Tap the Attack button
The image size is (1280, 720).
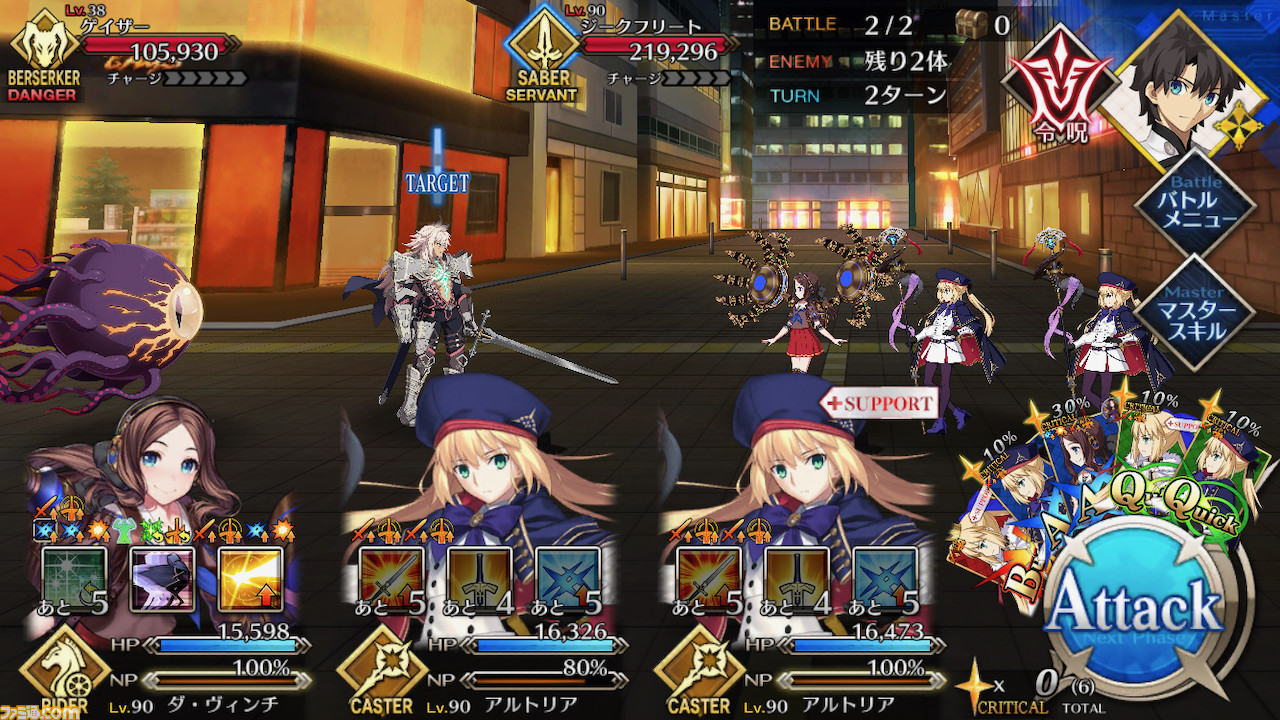[1137, 608]
